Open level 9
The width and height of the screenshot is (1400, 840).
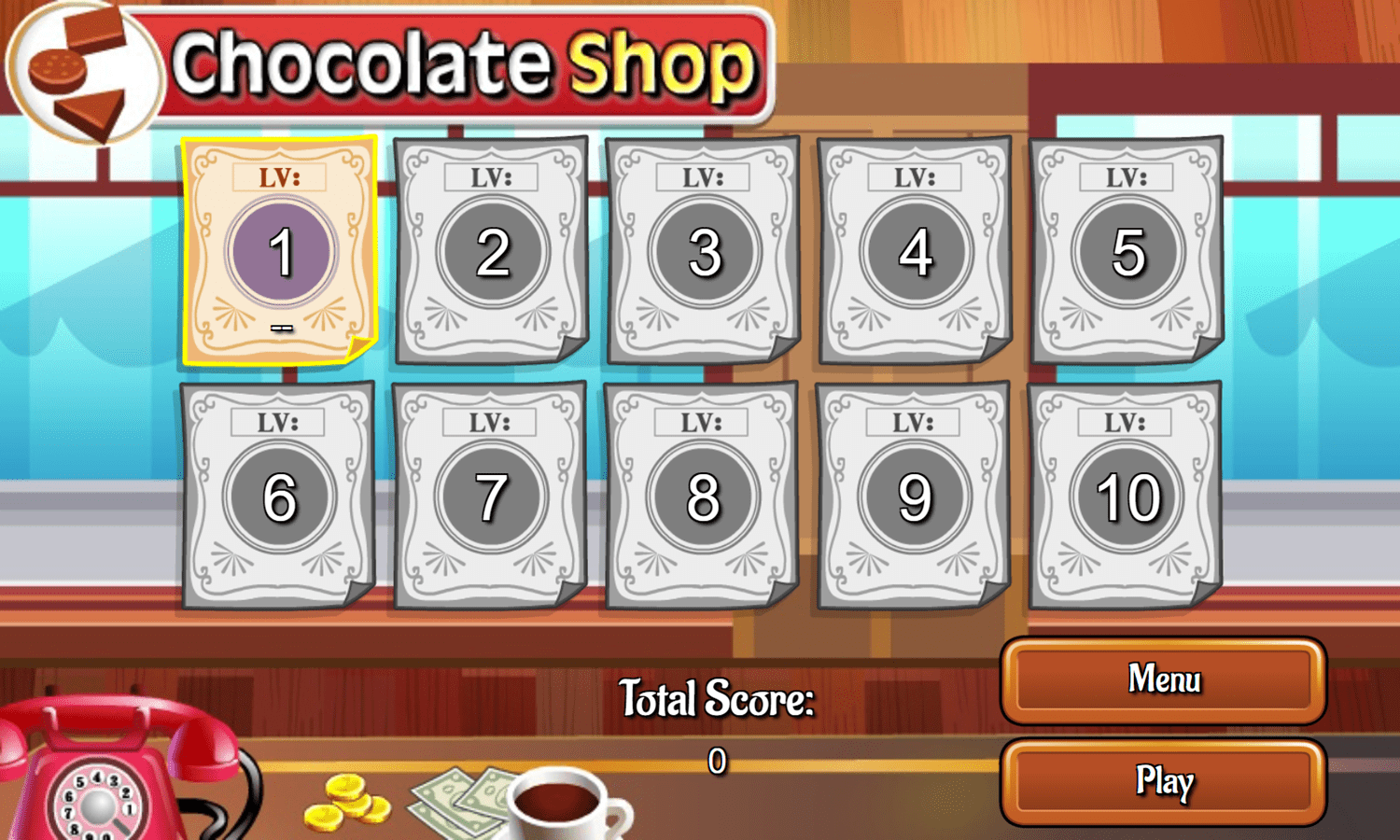pos(914,495)
